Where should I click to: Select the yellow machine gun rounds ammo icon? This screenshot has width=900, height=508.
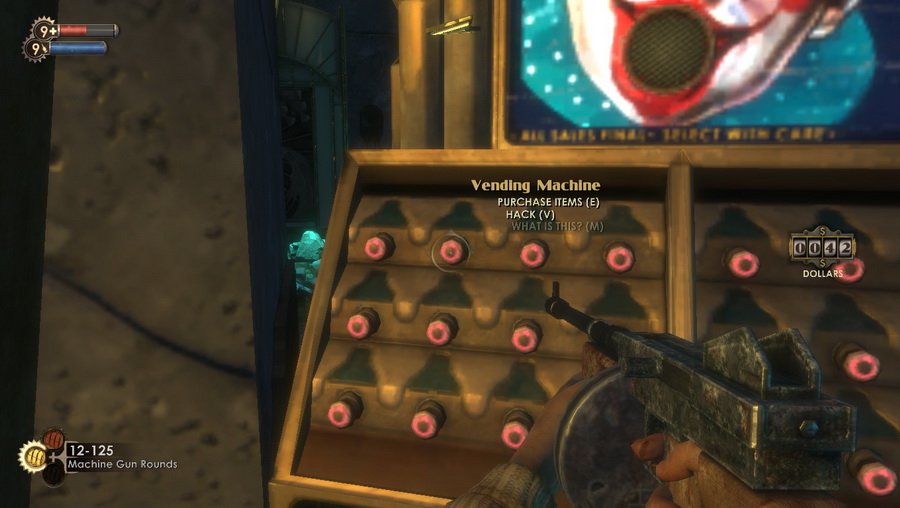32,457
